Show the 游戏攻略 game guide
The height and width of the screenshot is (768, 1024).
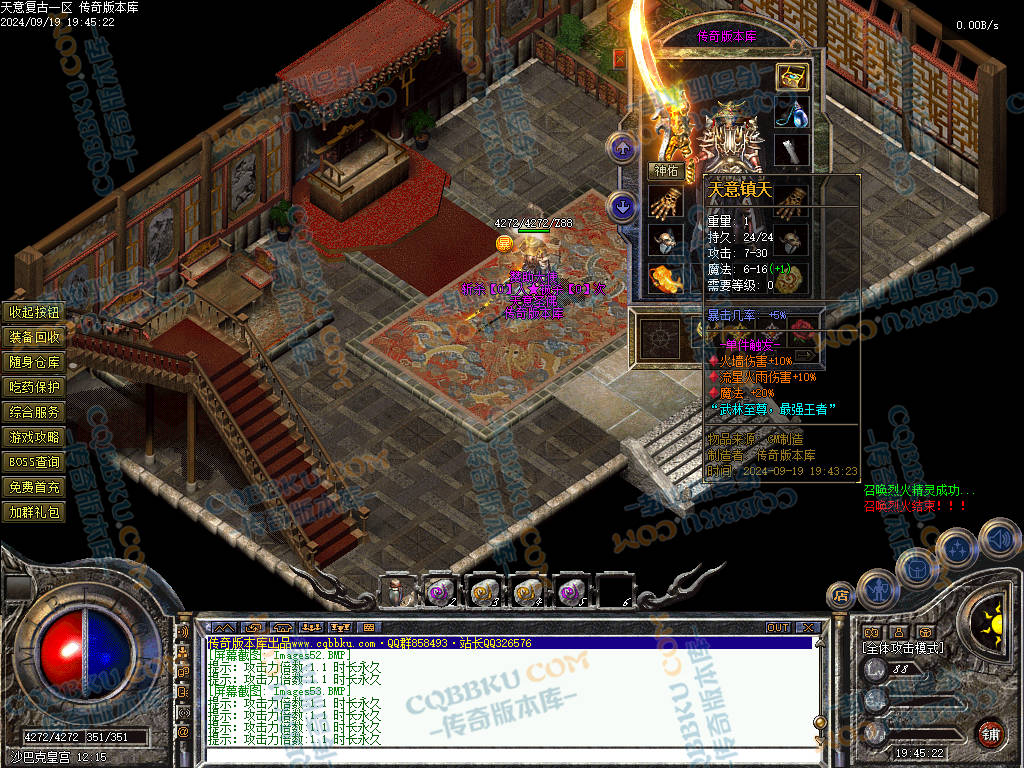(x=35, y=437)
